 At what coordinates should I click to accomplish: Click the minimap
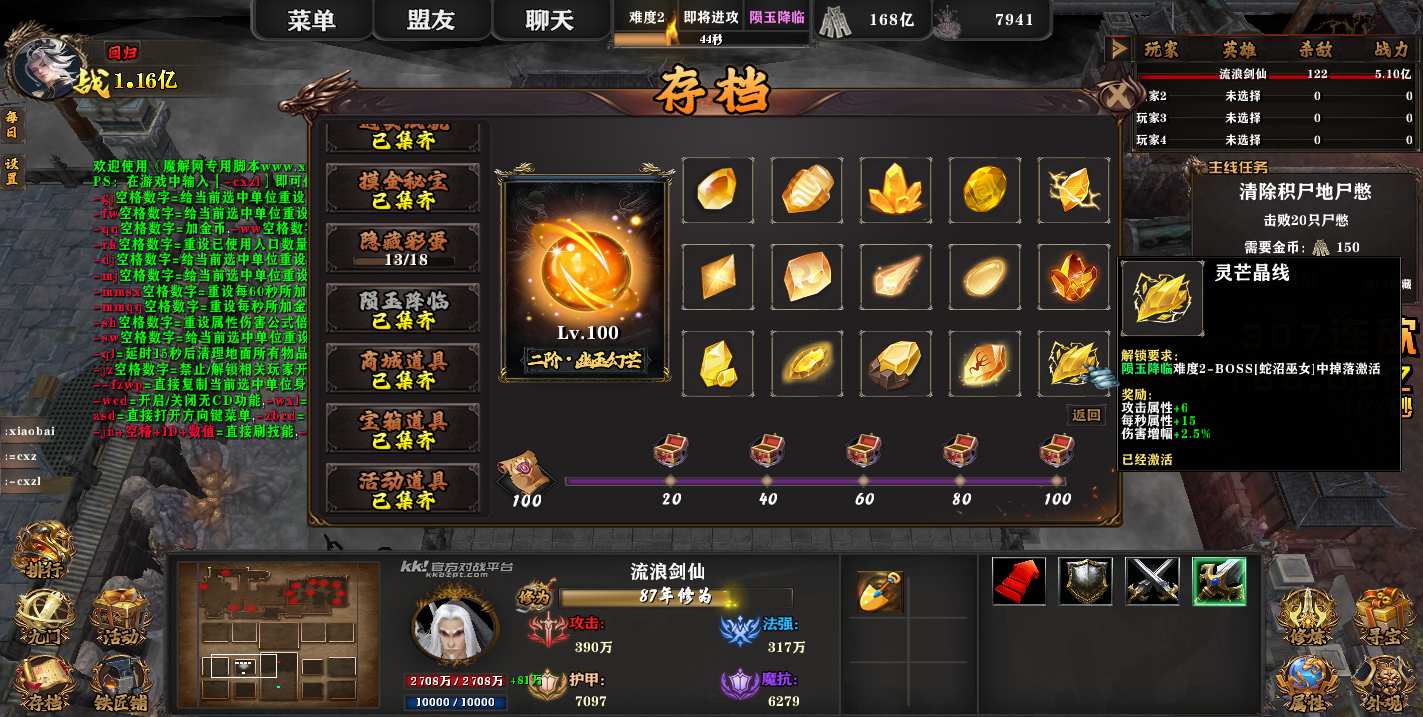(278, 631)
